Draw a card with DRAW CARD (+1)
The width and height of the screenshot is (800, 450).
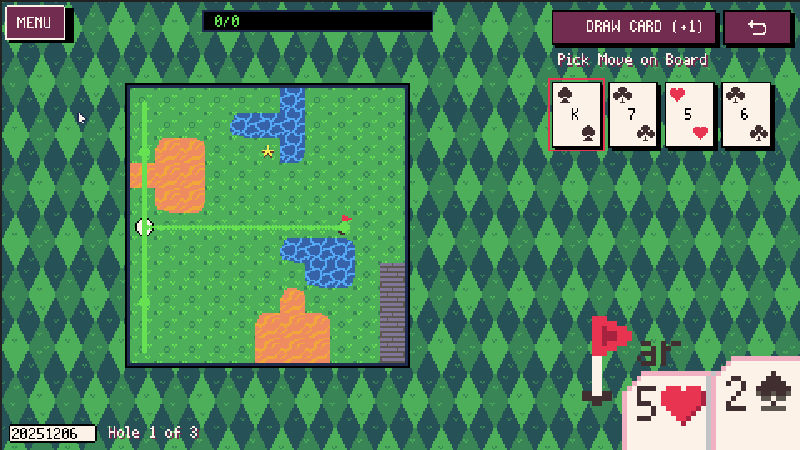(634, 27)
